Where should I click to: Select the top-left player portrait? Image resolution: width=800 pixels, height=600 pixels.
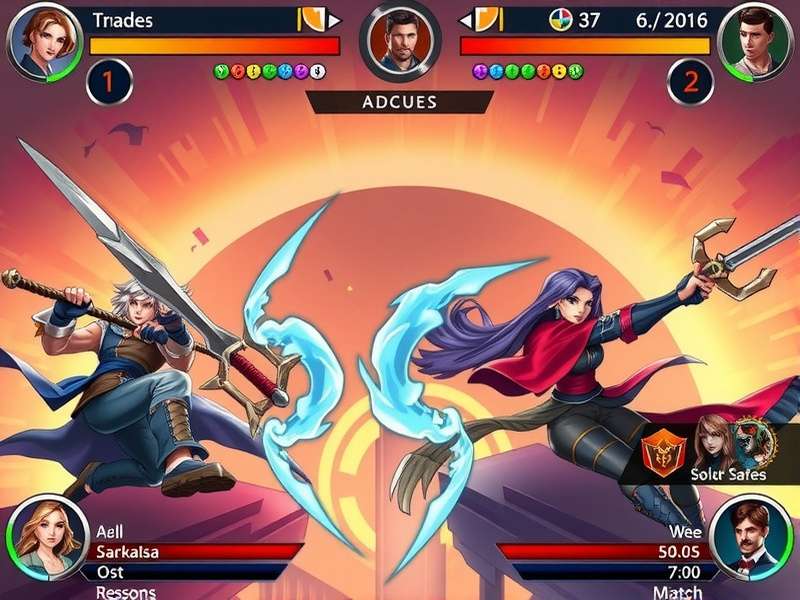[42, 40]
